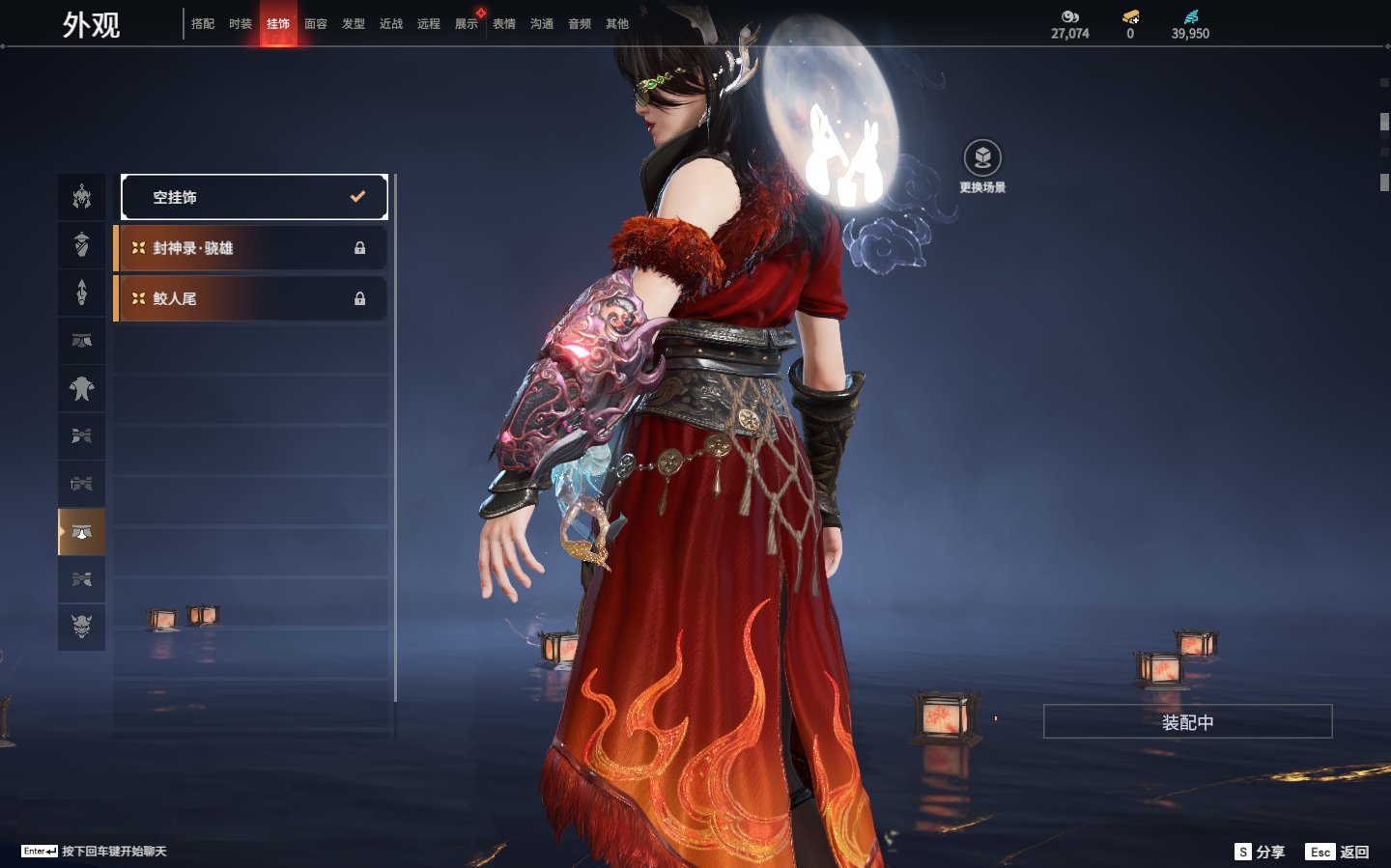
Task: Choose the 表情 tab
Action: [504, 24]
